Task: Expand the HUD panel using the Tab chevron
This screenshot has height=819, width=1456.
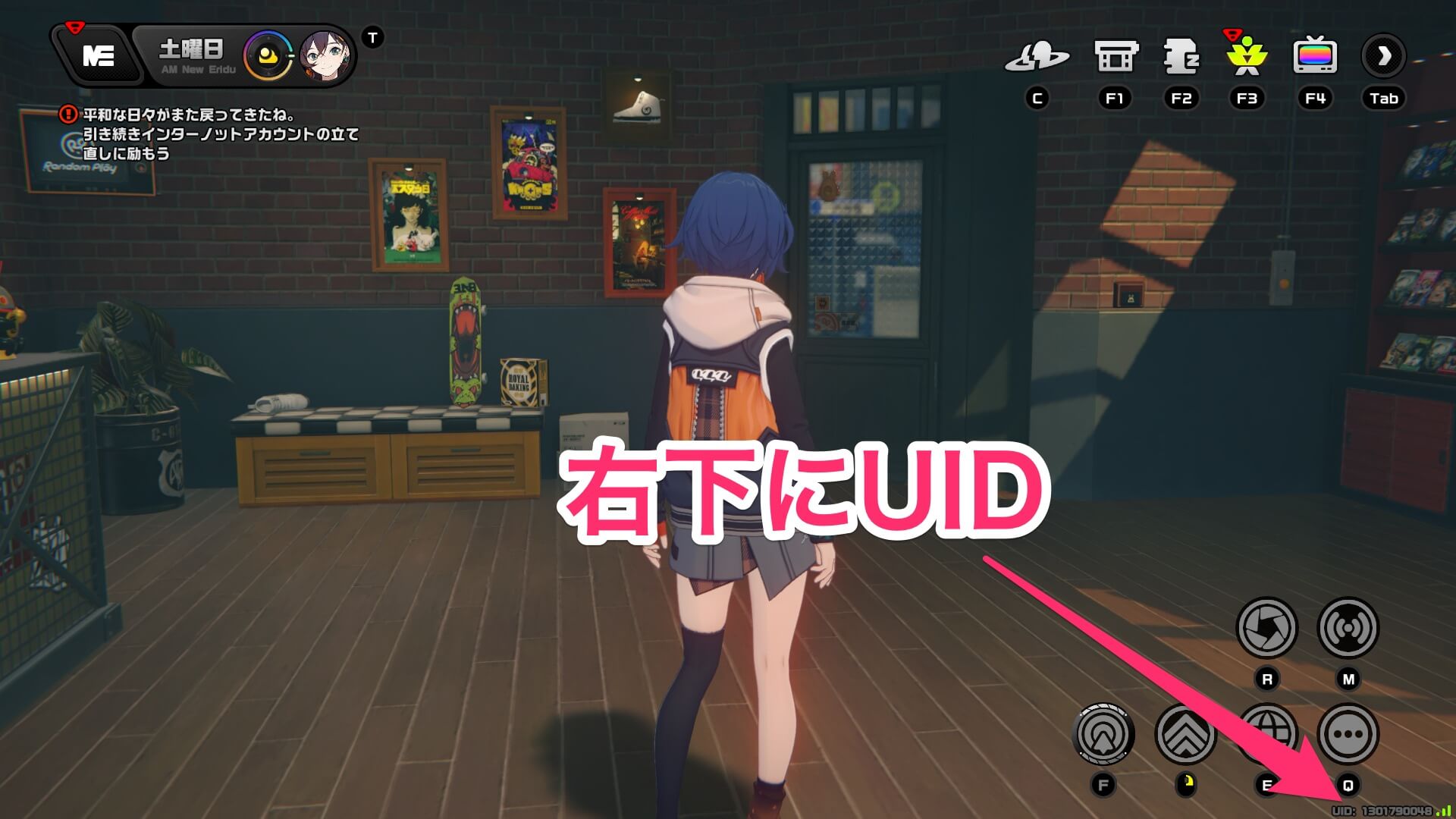Action: click(1385, 55)
